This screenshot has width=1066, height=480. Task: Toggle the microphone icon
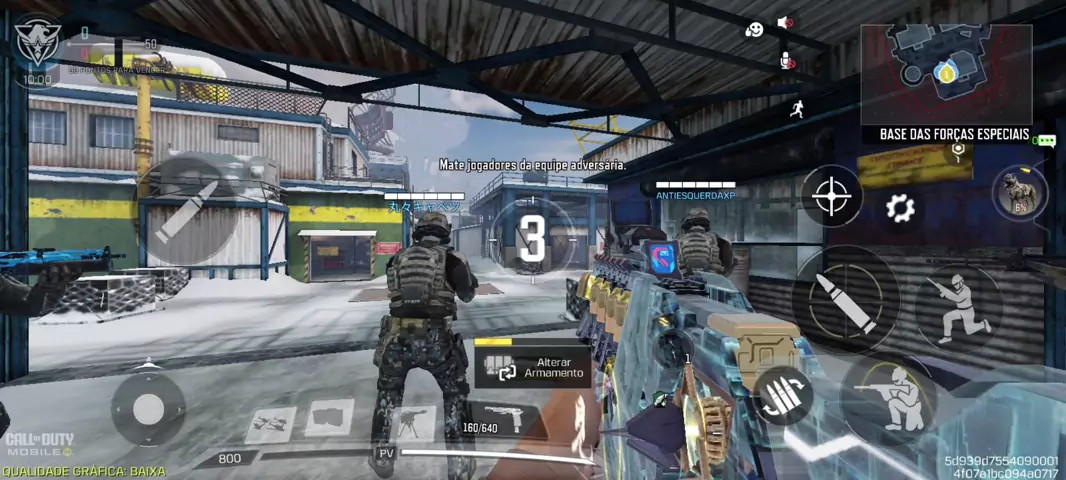[x=787, y=61]
